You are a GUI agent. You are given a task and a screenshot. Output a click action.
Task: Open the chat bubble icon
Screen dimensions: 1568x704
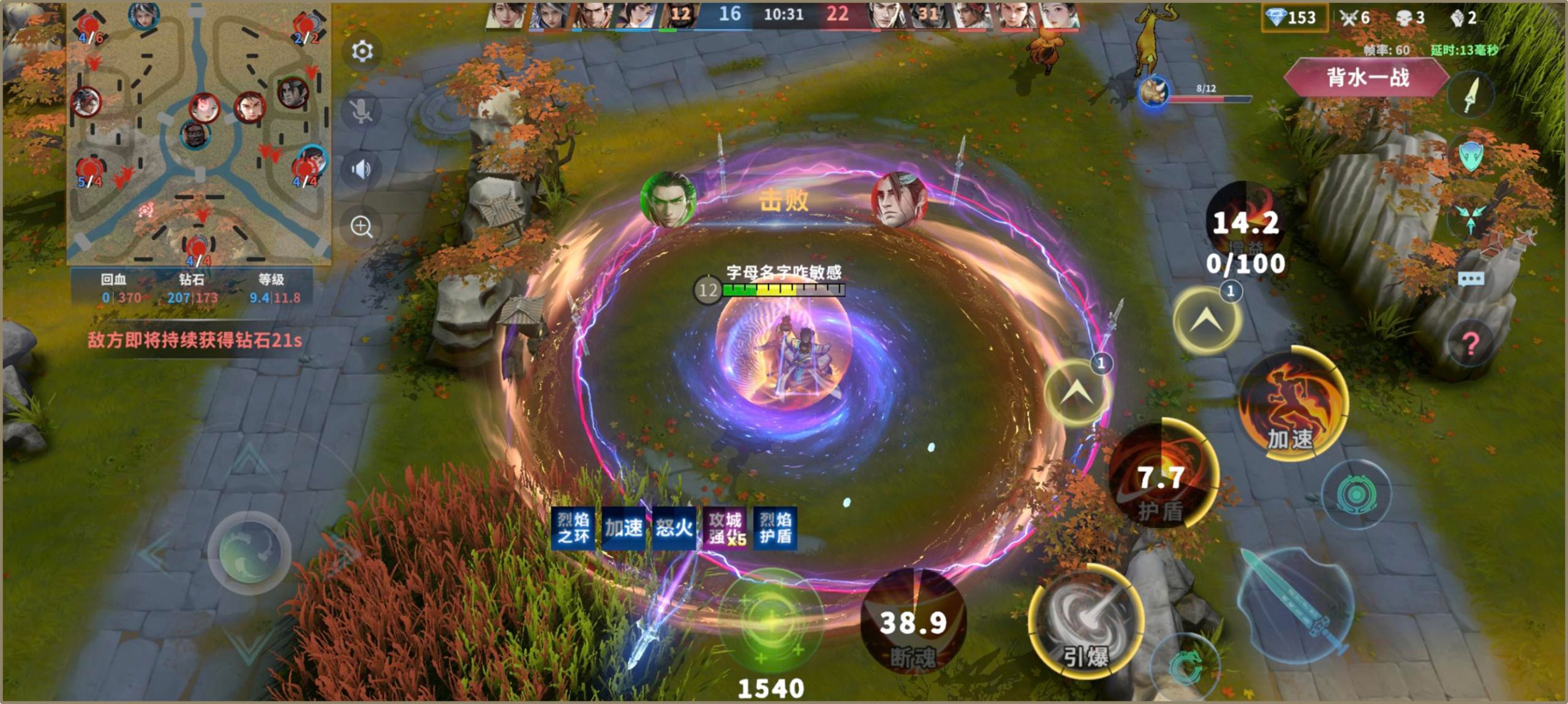coord(1471,280)
